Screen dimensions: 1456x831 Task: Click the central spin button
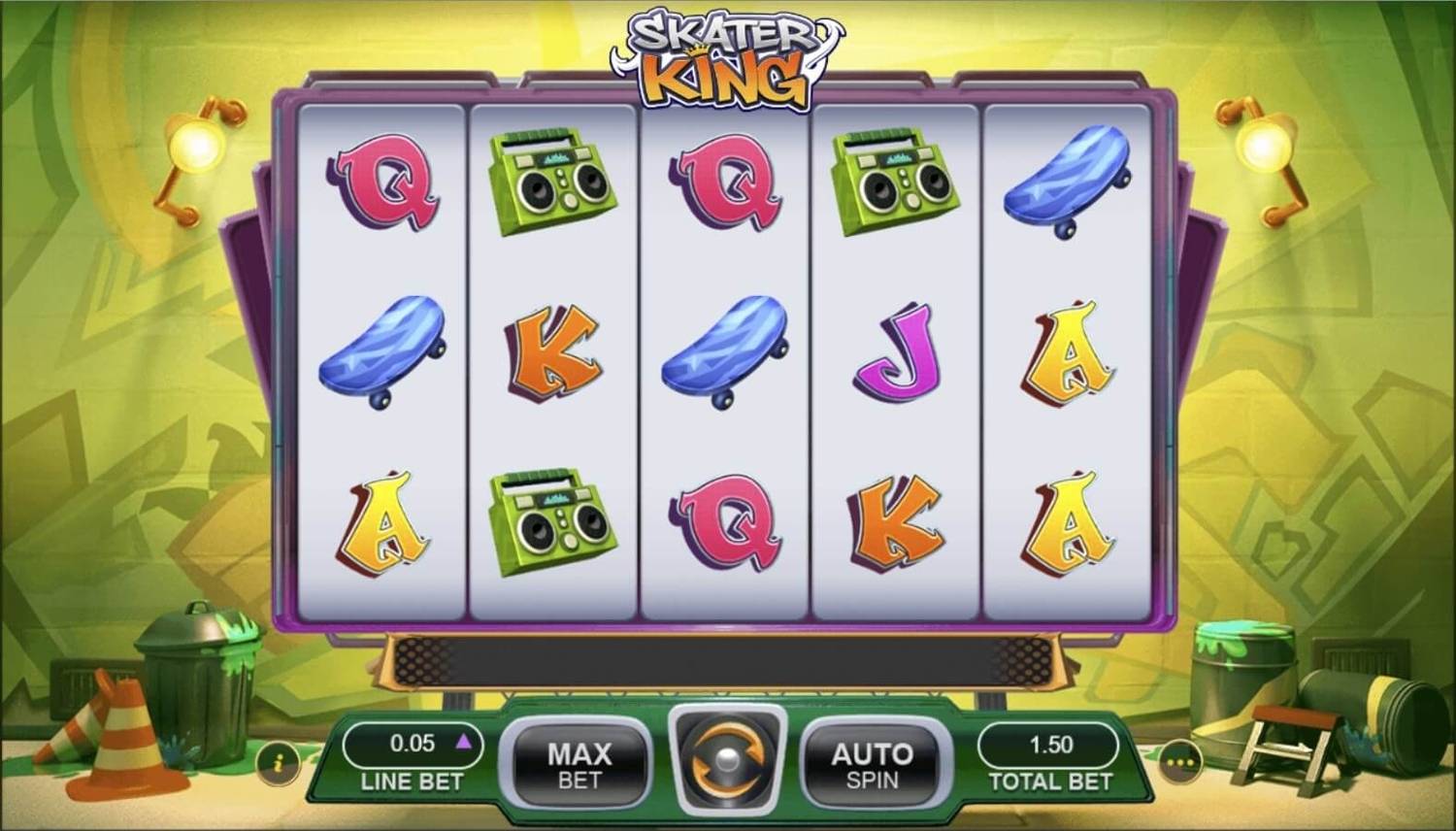(728, 762)
